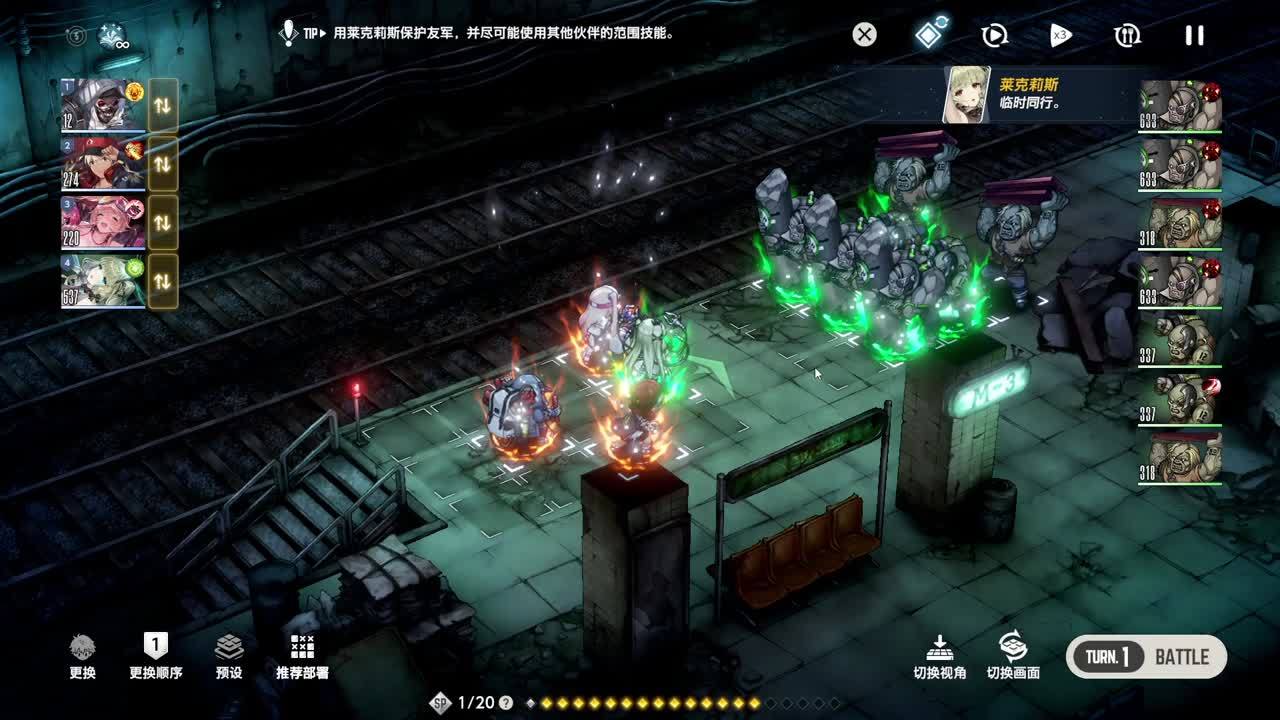1280x720 pixels.
Task: Open the 预设 preset menu
Action: coord(229,656)
